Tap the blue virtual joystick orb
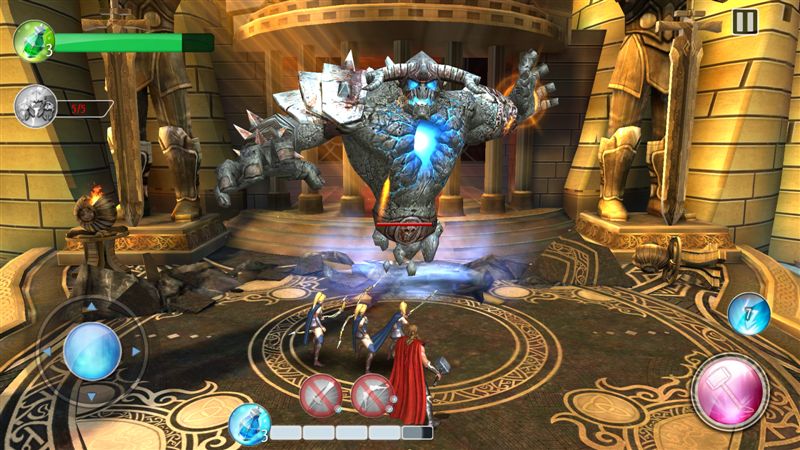The image size is (800, 450). tap(92, 352)
